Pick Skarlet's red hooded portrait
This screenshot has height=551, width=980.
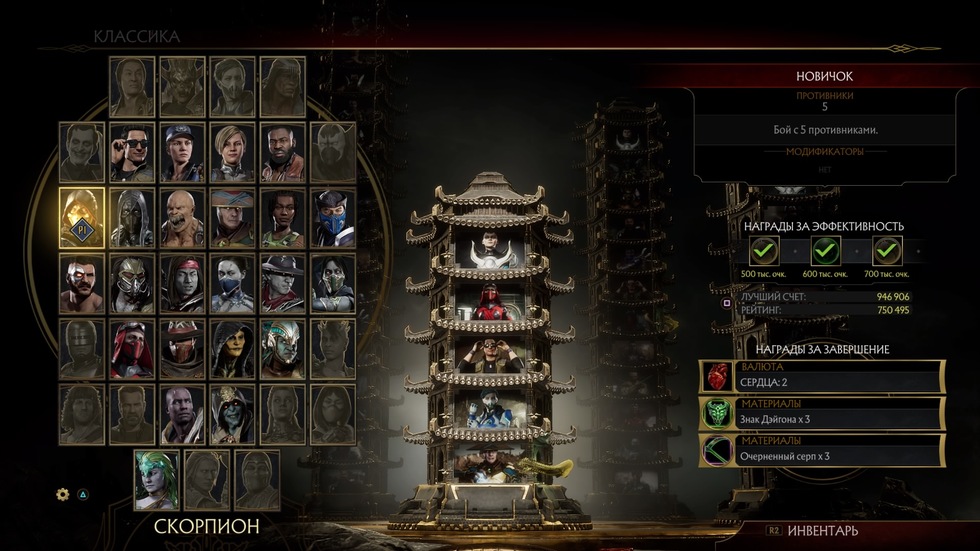pyautogui.click(x=132, y=346)
